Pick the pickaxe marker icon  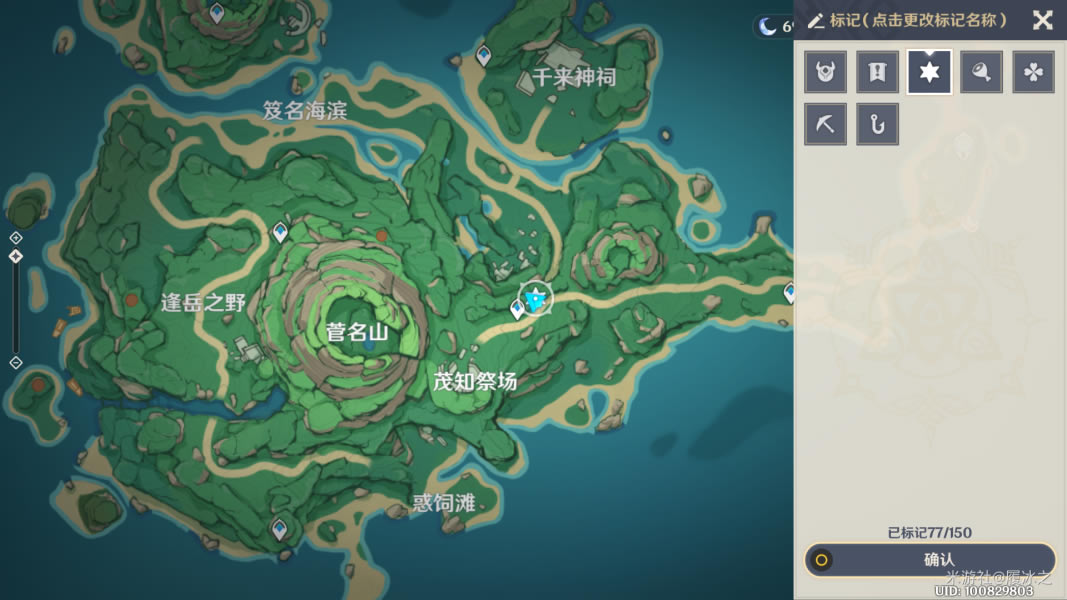[x=826, y=124]
